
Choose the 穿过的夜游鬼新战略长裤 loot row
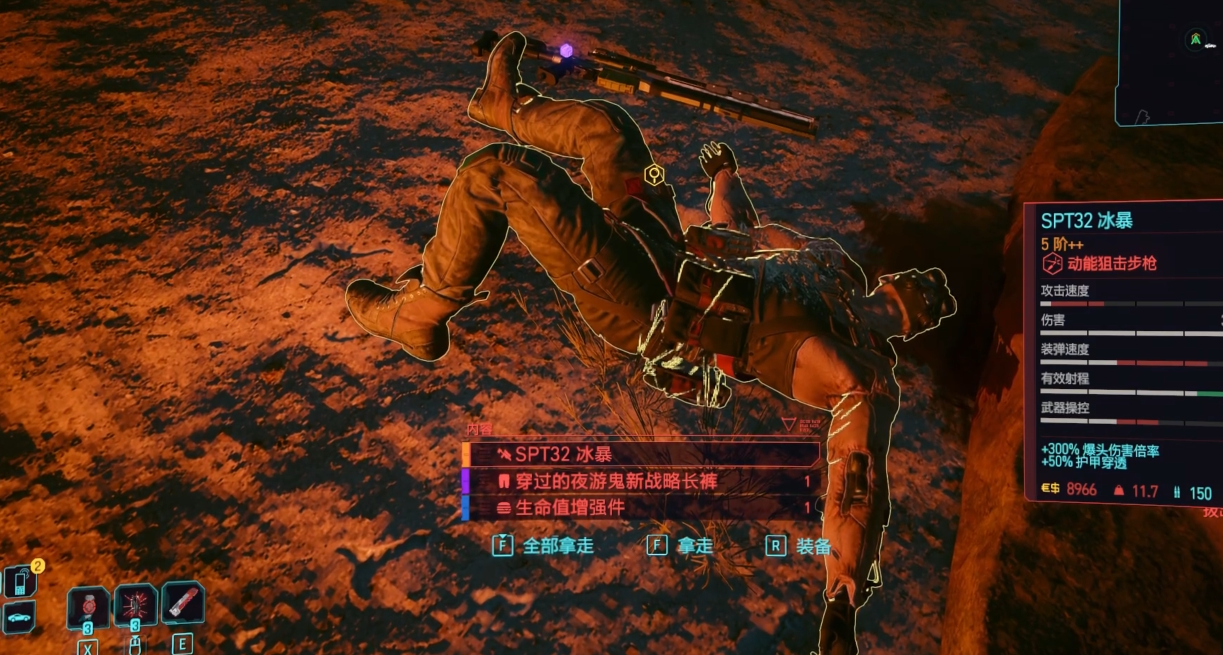coord(640,481)
